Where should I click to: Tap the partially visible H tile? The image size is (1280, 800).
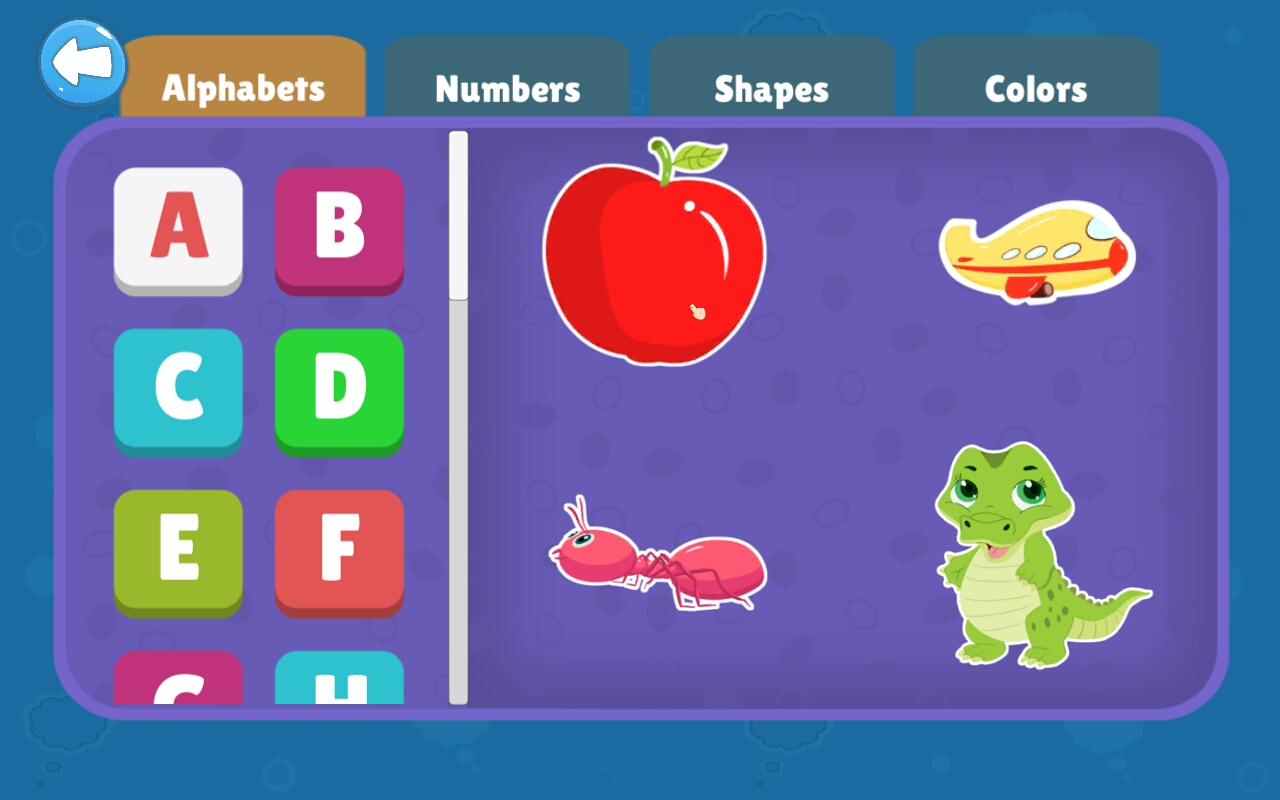pos(339,685)
